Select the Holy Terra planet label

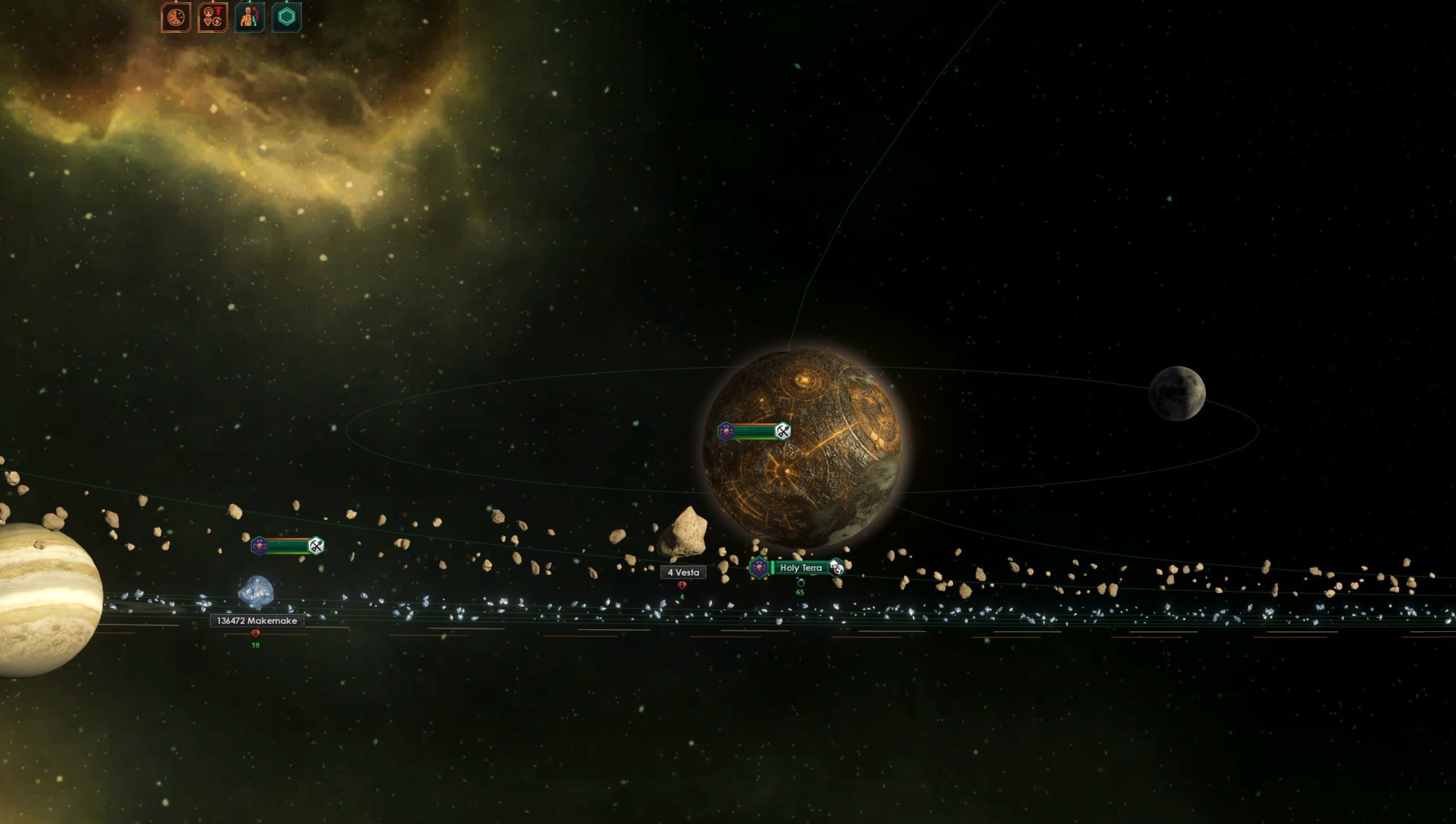click(800, 568)
